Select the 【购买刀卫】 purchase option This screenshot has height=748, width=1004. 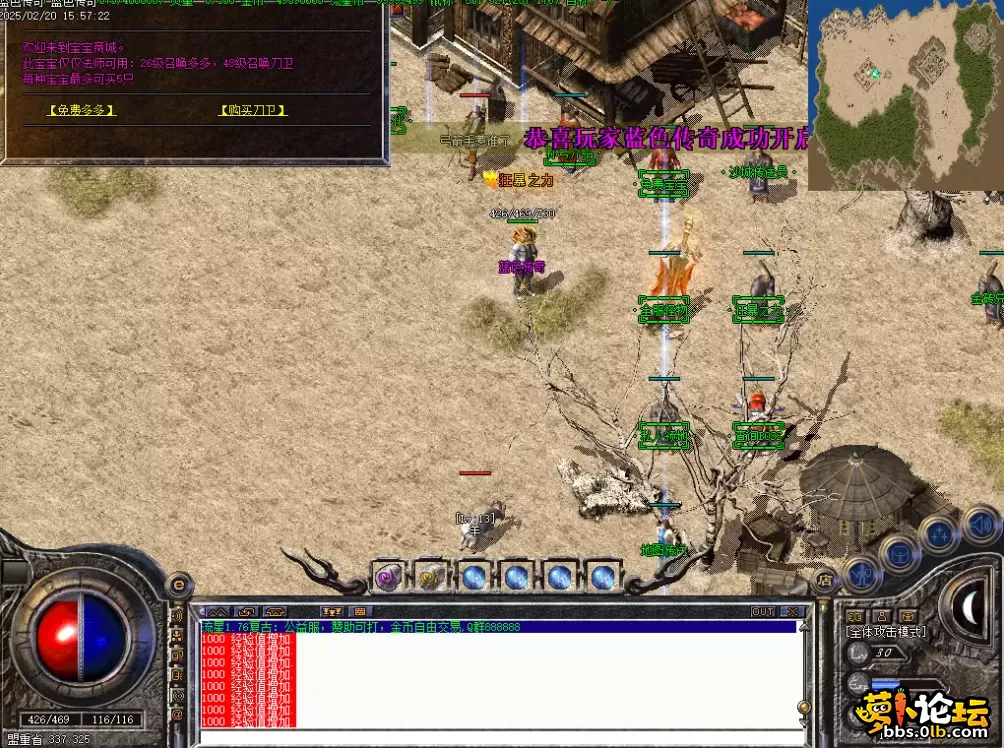point(253,110)
